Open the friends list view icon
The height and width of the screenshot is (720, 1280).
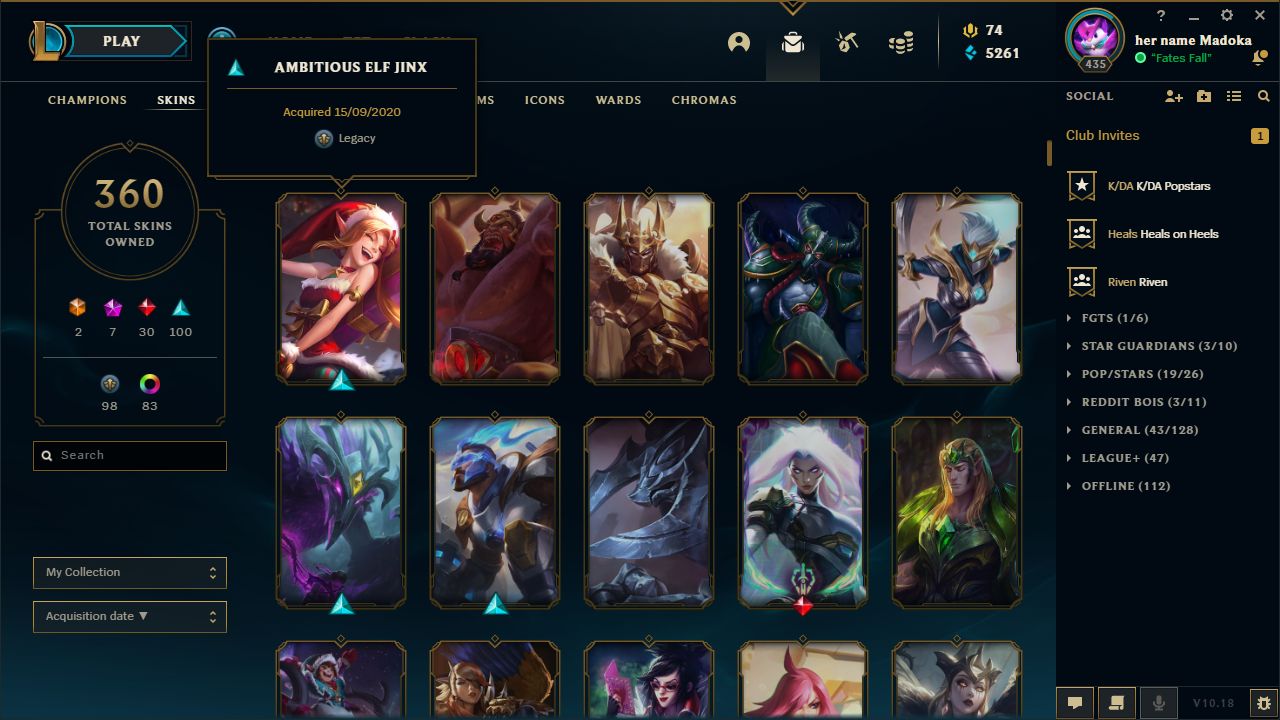(1234, 96)
